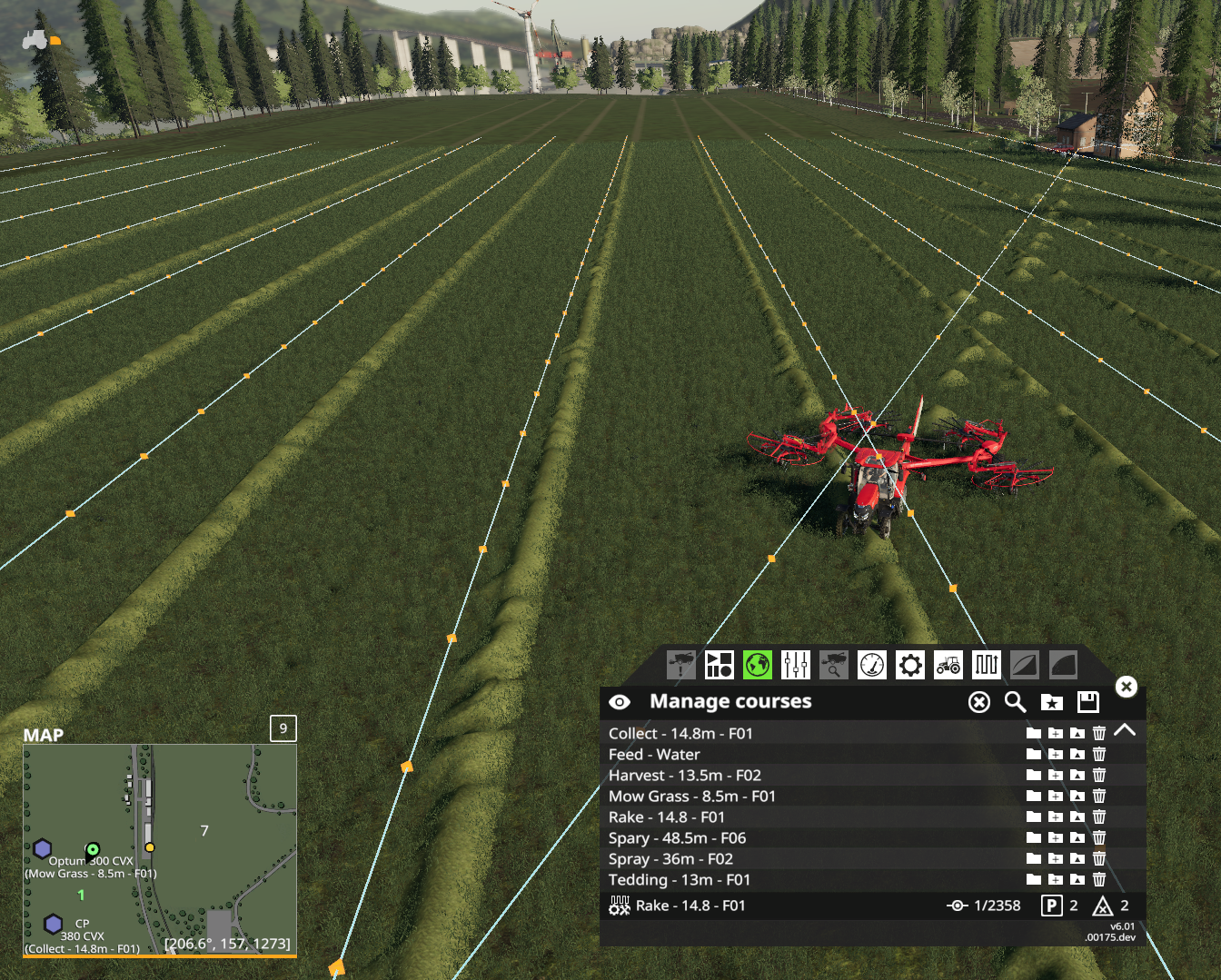Image resolution: width=1221 pixels, height=980 pixels.
Task: Open the Courseplay course generation settings tab
Action: 719,665
